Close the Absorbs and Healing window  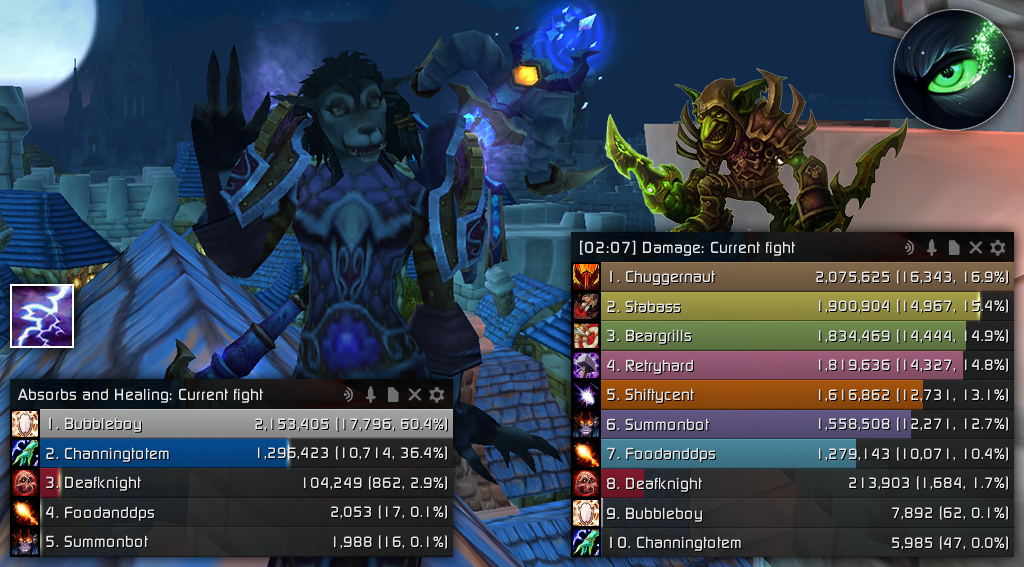point(414,395)
